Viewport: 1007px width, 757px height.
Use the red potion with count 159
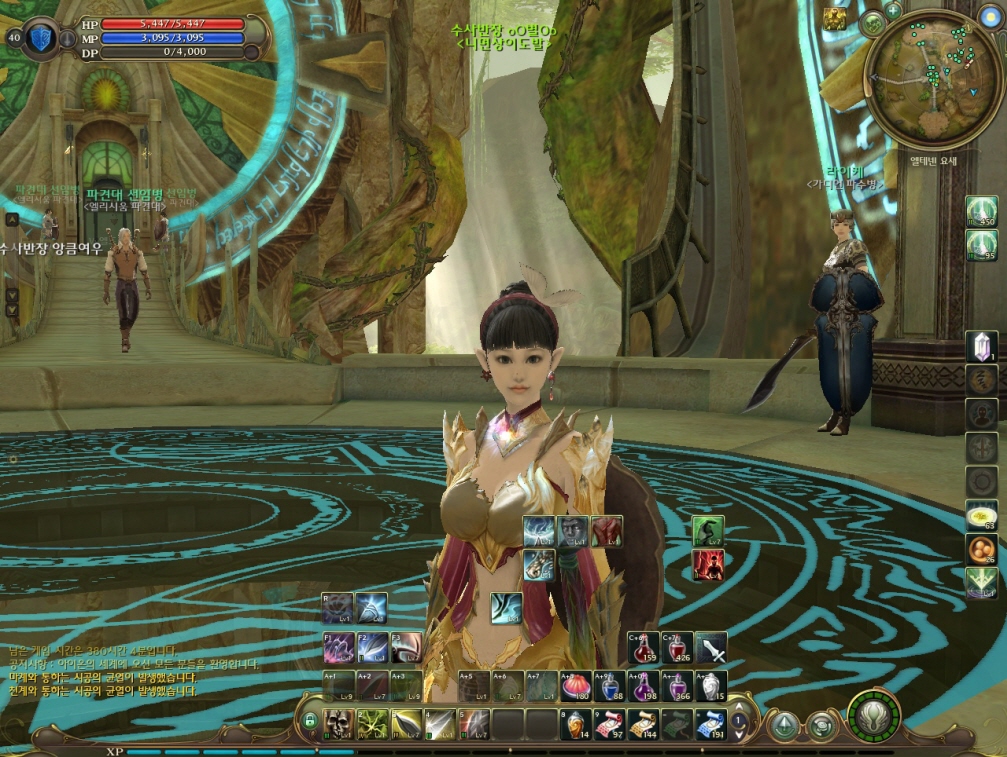[x=644, y=648]
